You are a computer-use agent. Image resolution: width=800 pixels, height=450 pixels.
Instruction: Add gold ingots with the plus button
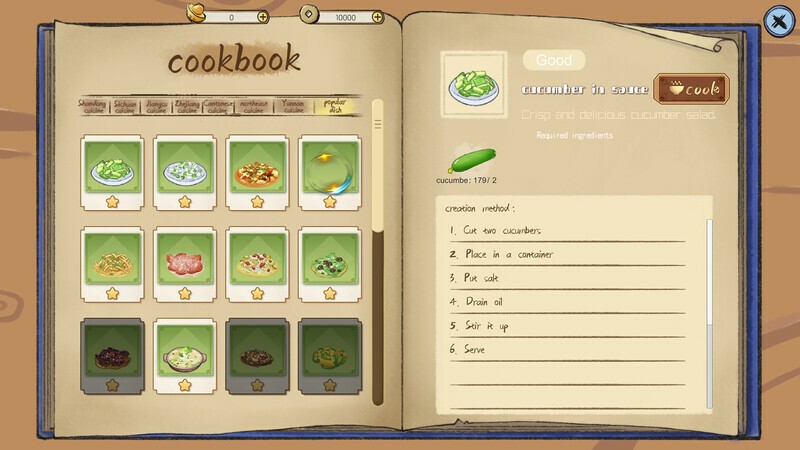pyautogui.click(x=263, y=17)
